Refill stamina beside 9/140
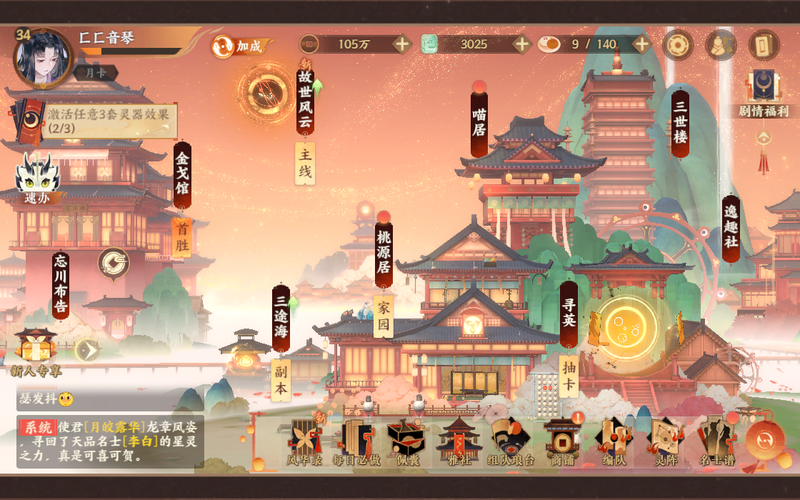This screenshot has height=500, width=800. tap(641, 44)
